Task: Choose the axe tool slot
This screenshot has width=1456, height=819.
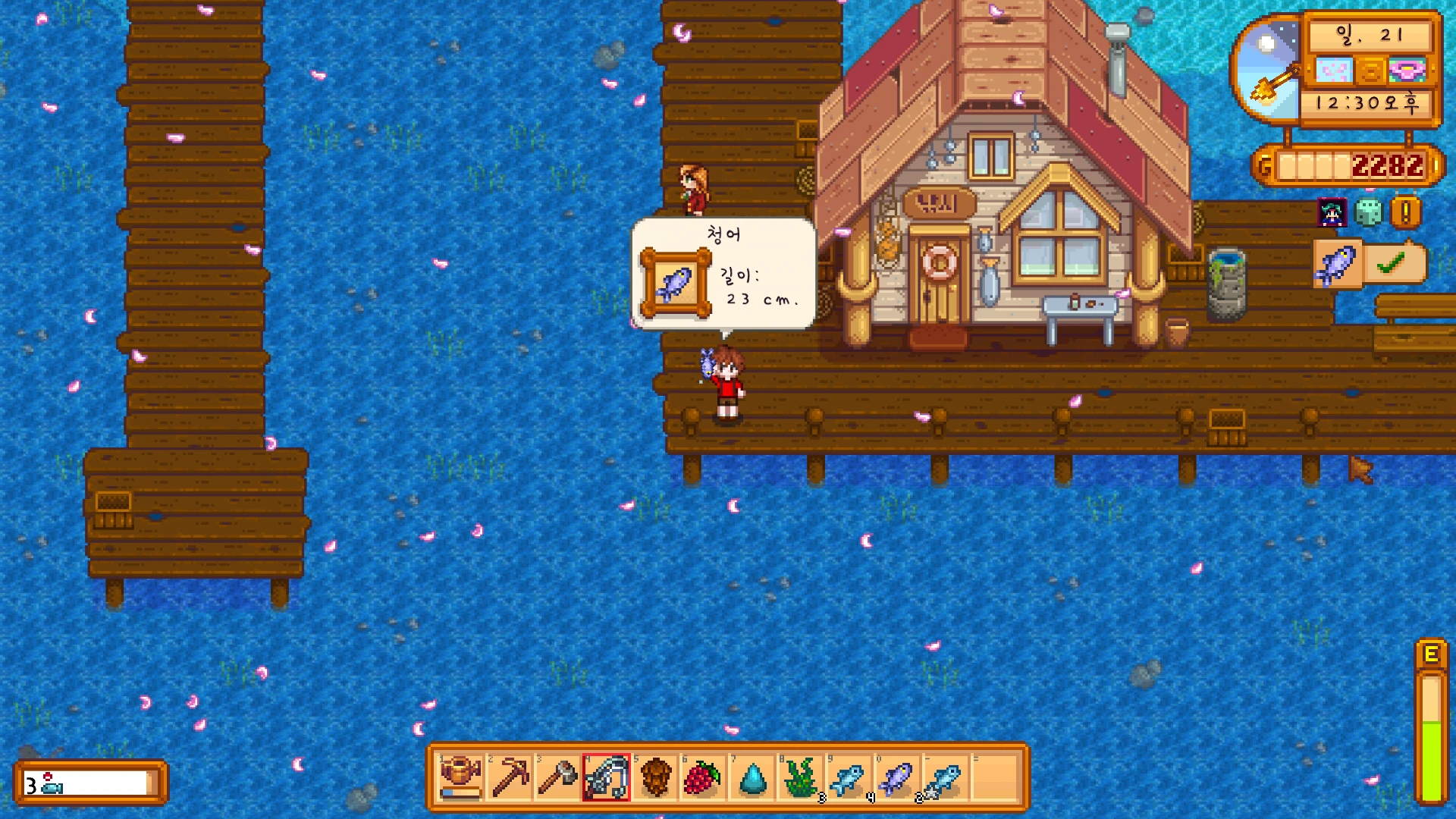Action: tap(558, 777)
